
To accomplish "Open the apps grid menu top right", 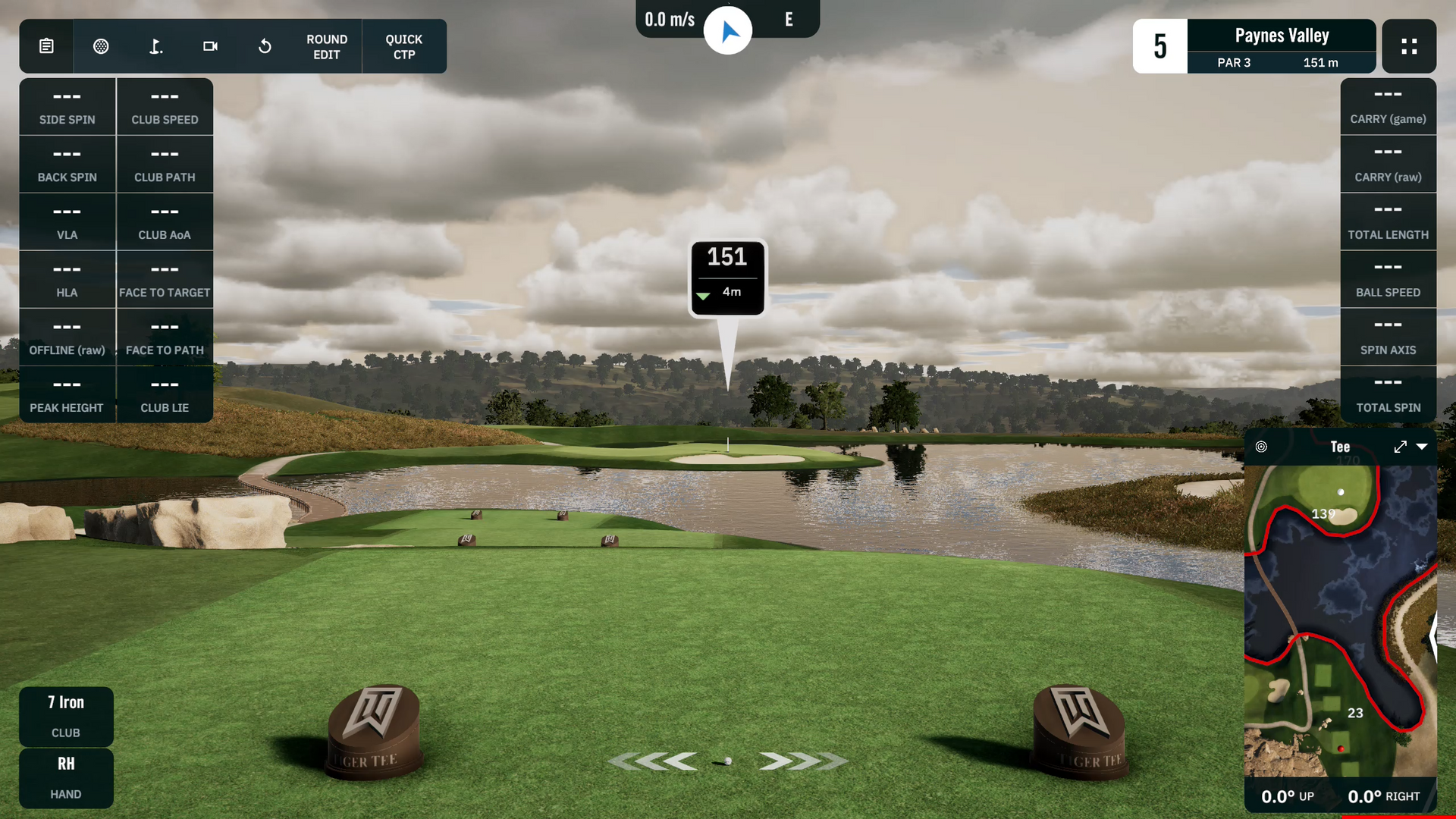I will coord(1409,46).
